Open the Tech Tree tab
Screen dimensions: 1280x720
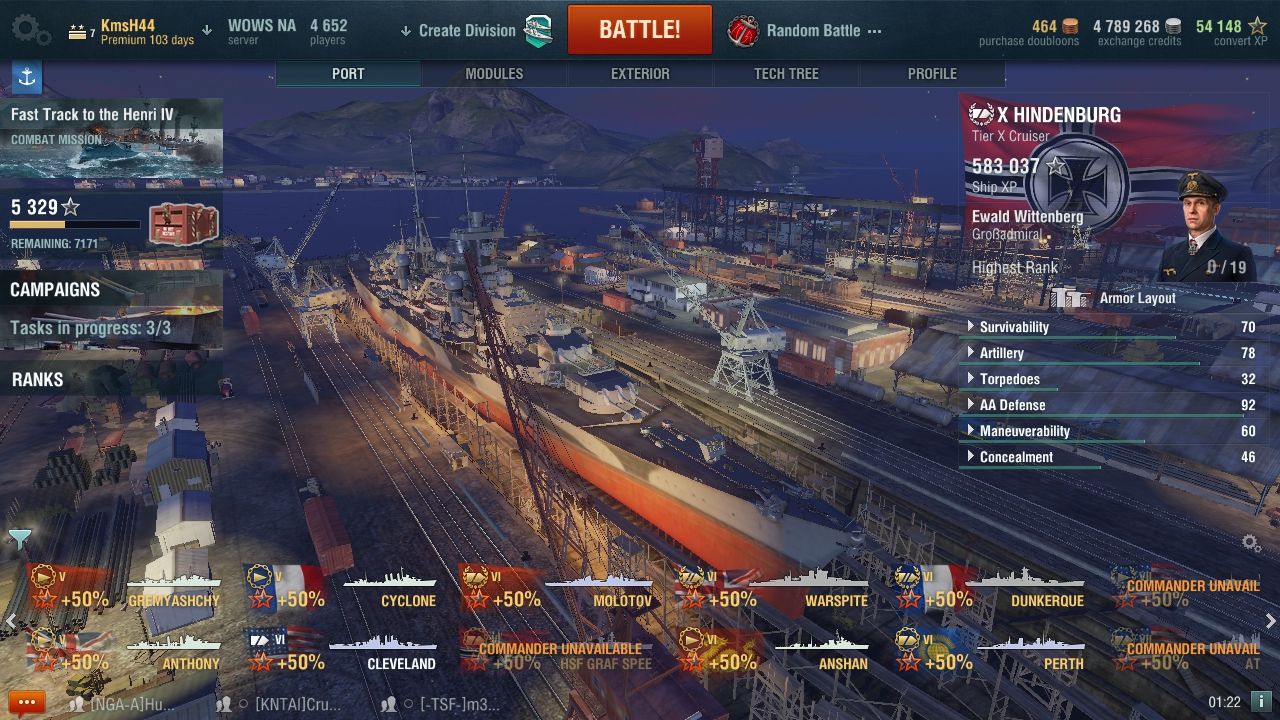(786, 74)
